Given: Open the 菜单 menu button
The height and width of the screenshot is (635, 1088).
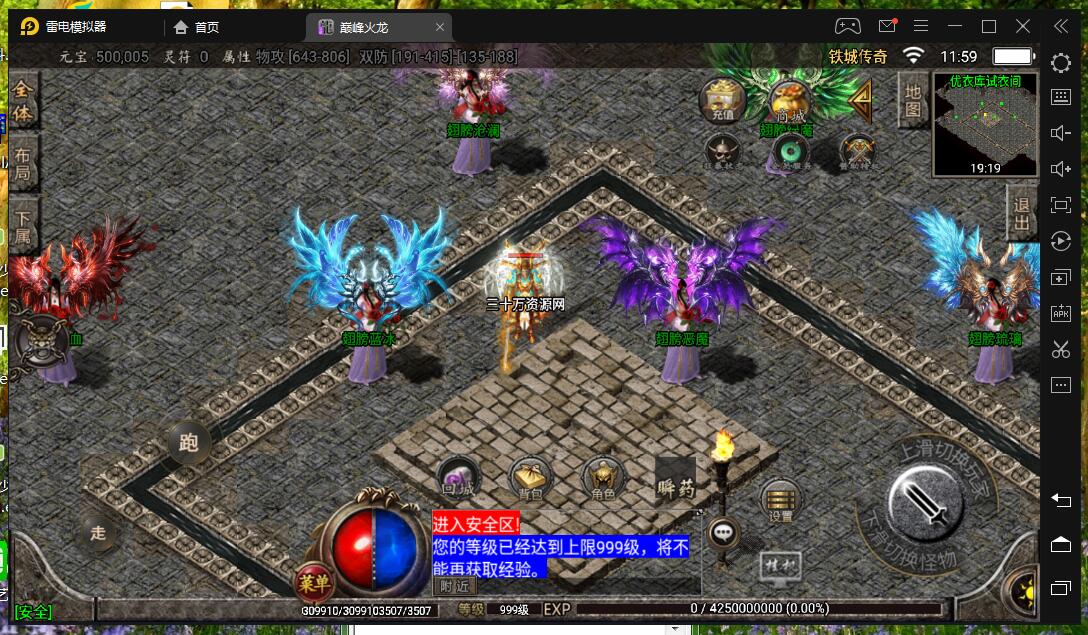Looking at the screenshot, I should coord(313,582).
